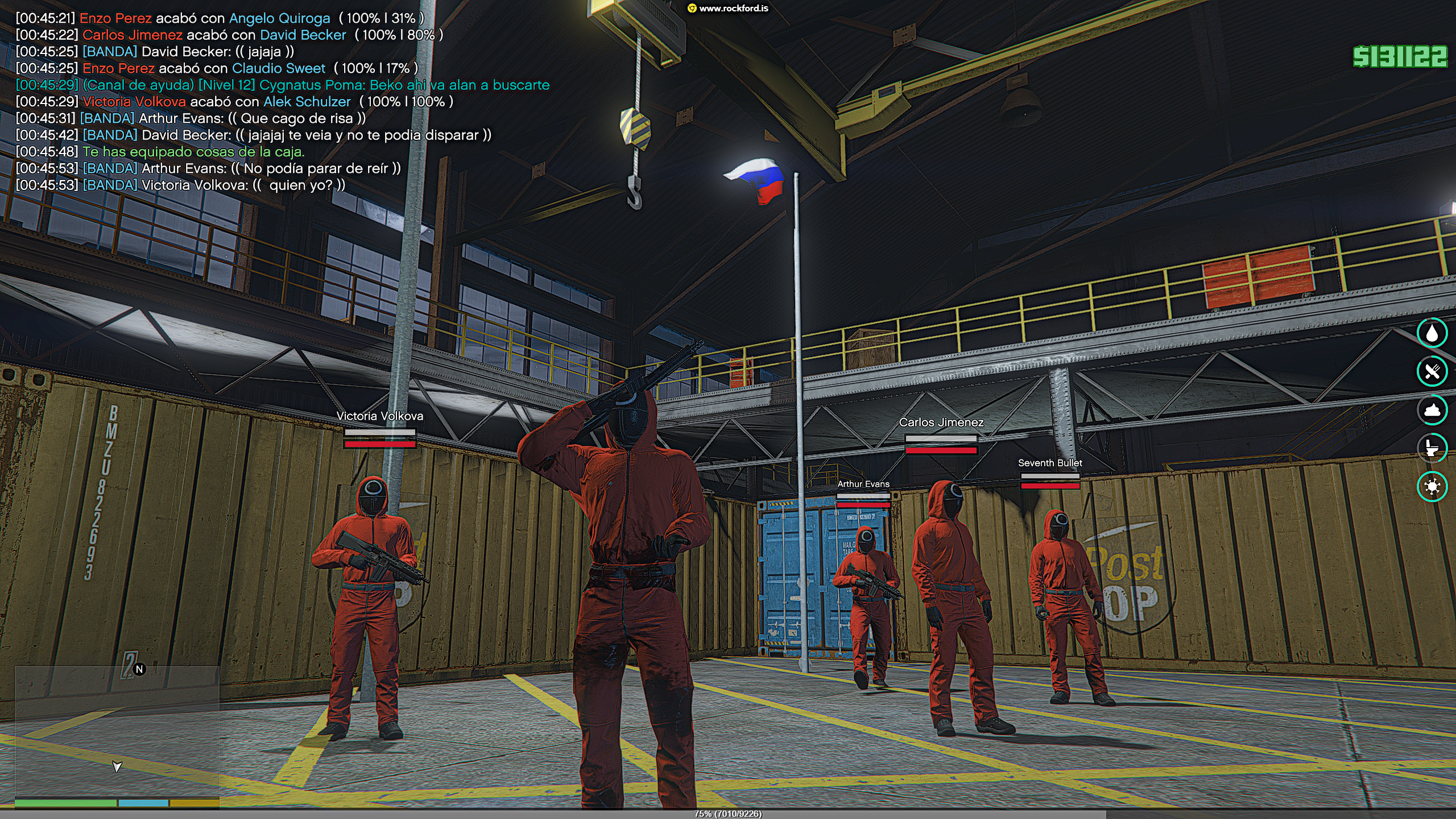The height and width of the screenshot is (819, 1456).
Task: Click the poop status icon
Action: (x=1432, y=409)
